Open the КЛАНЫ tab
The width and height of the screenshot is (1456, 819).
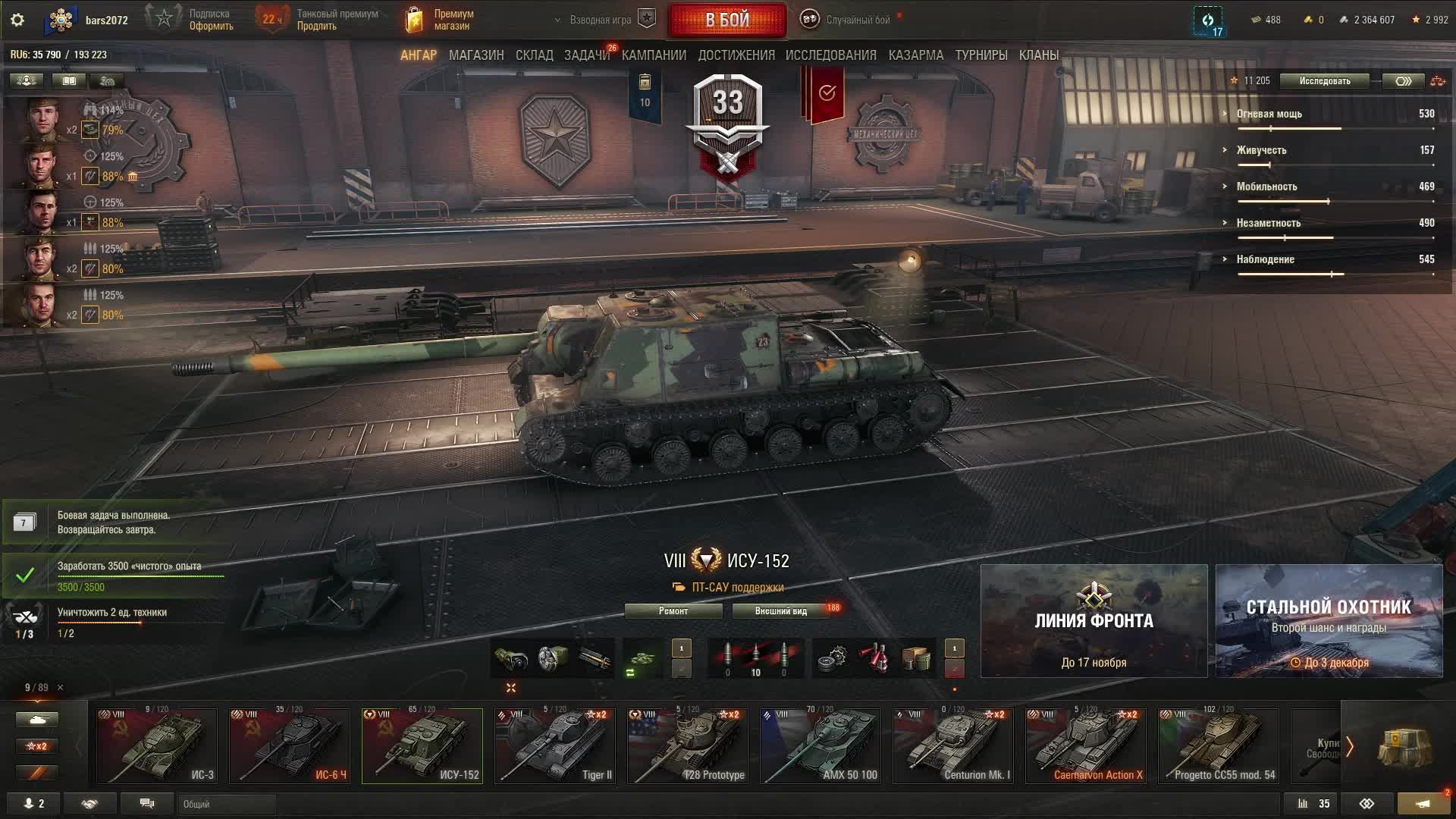point(1038,55)
